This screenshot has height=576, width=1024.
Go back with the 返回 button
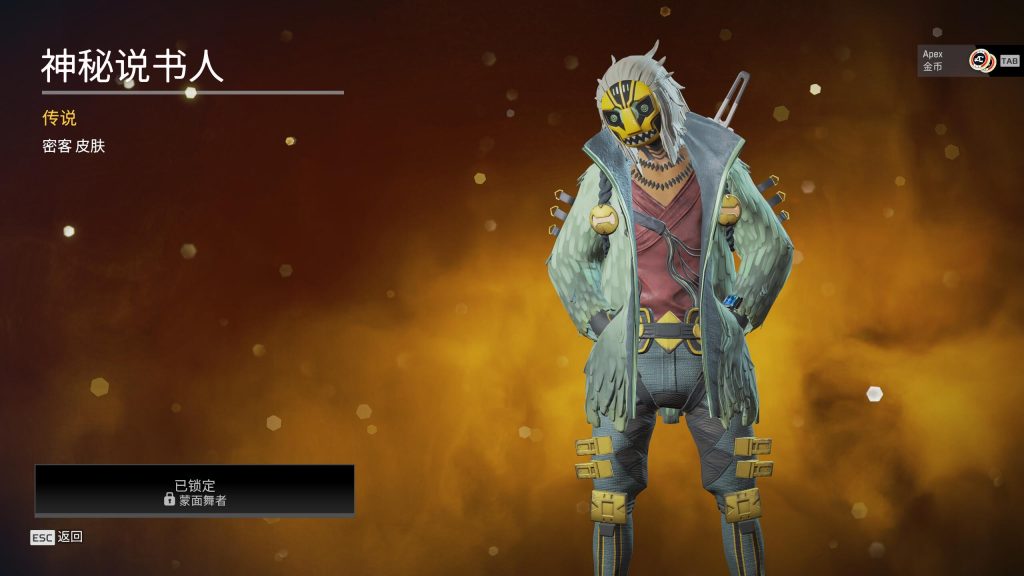coord(57,537)
